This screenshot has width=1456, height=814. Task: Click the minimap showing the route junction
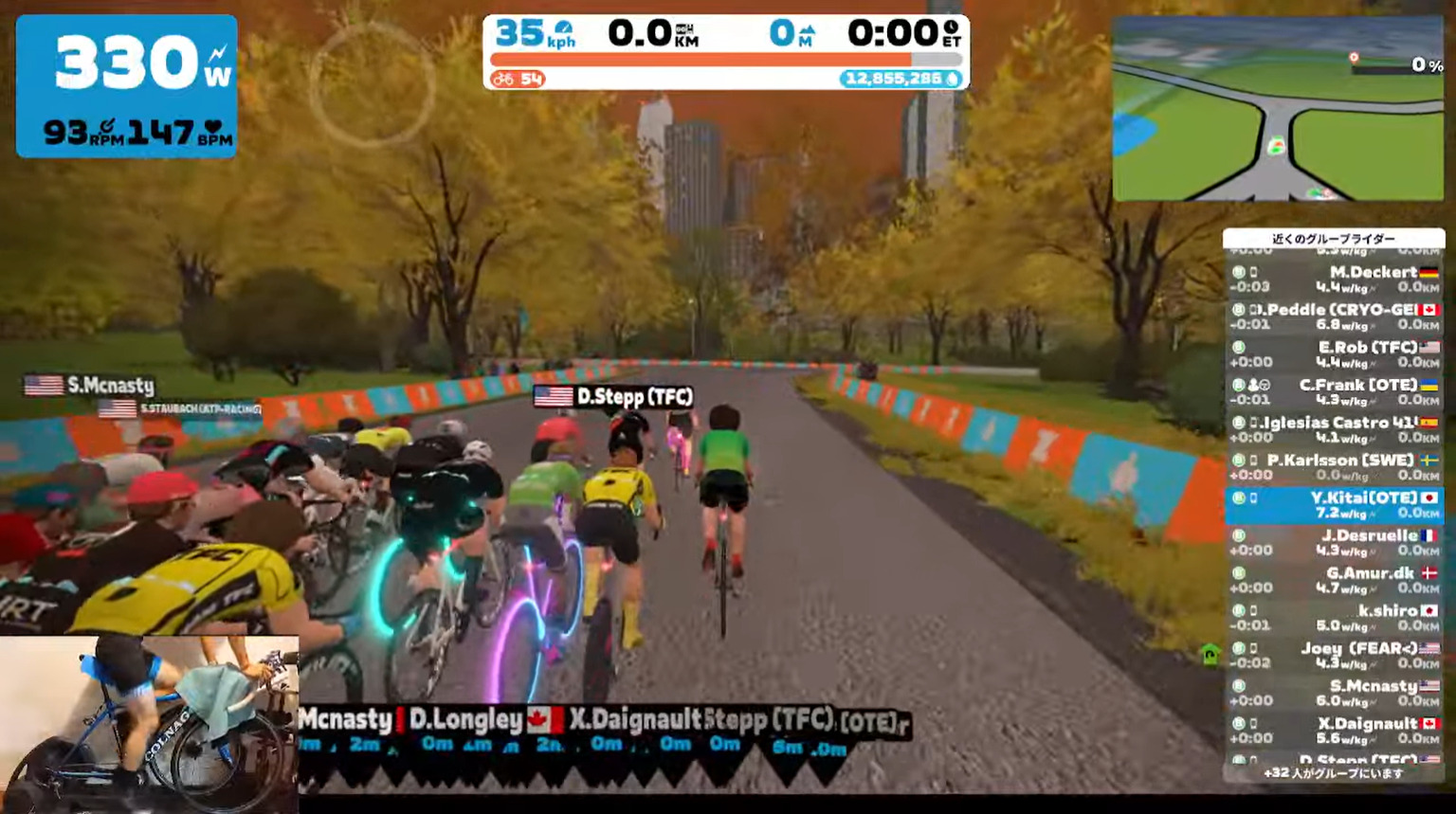[x=1279, y=109]
